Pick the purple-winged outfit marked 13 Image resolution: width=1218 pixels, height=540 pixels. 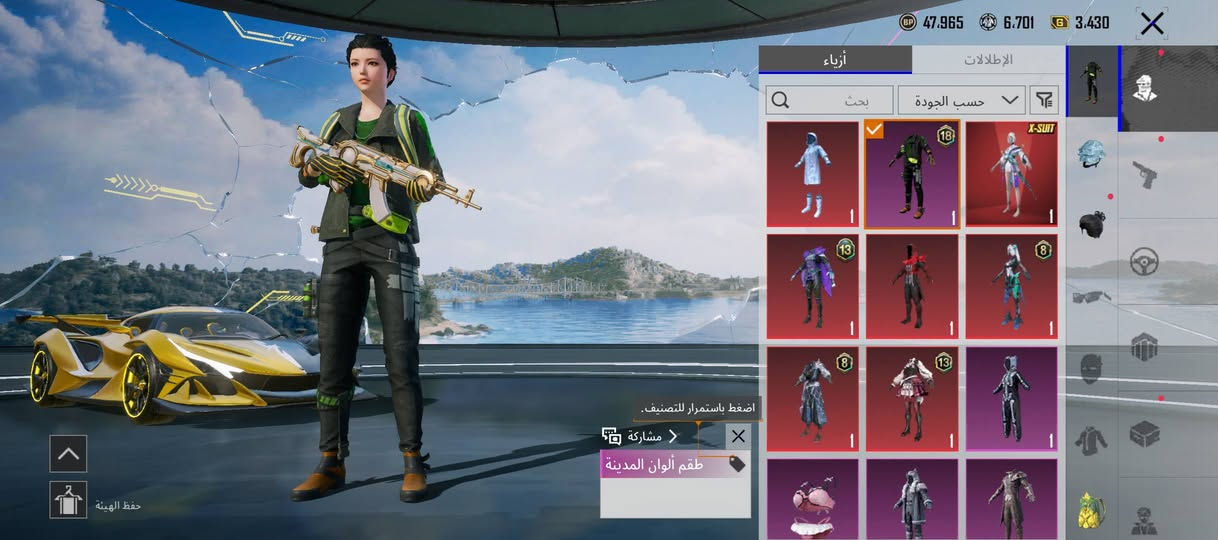[812, 288]
